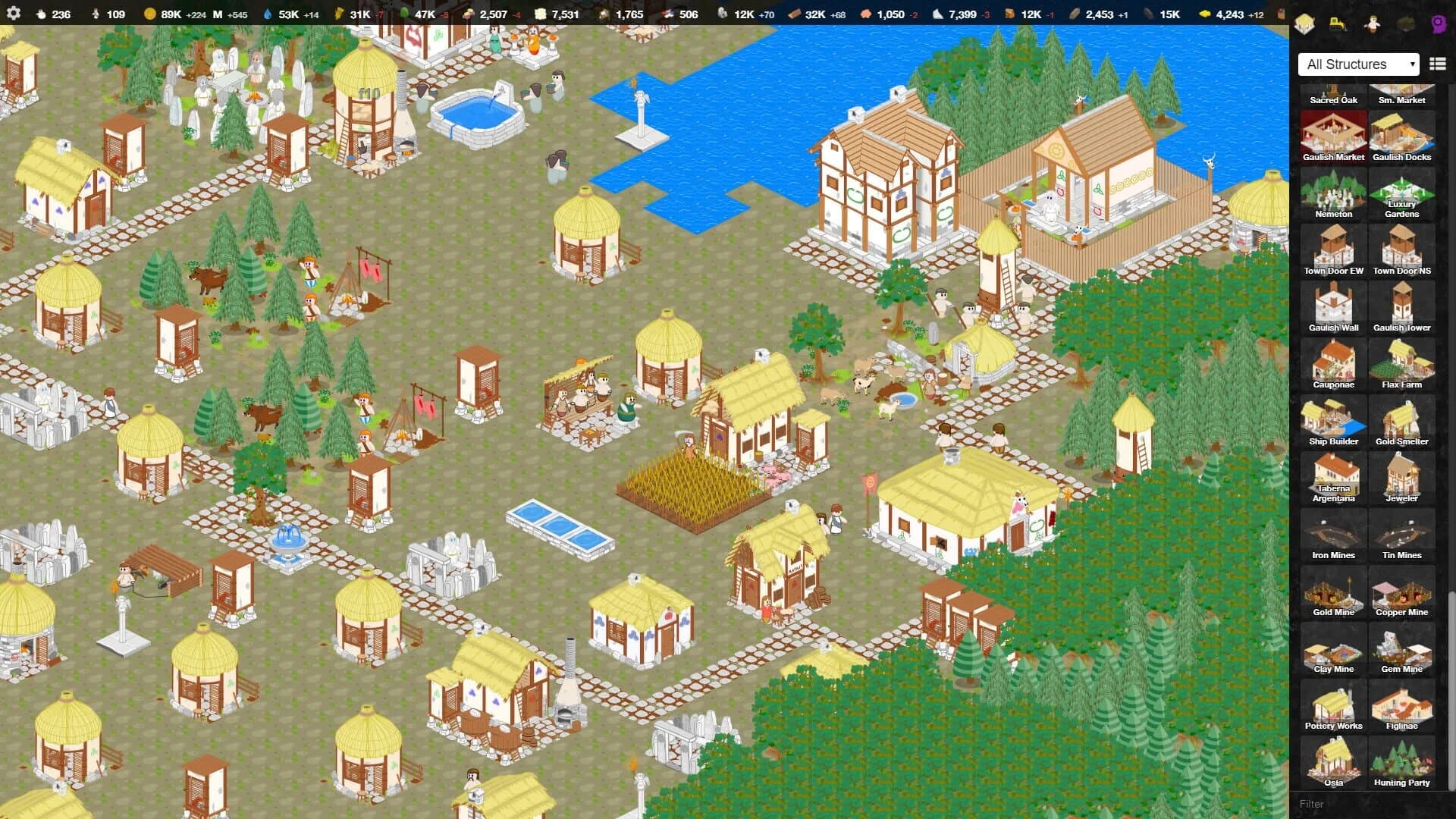Select the Gaulish Docks structure

[x=1402, y=136]
